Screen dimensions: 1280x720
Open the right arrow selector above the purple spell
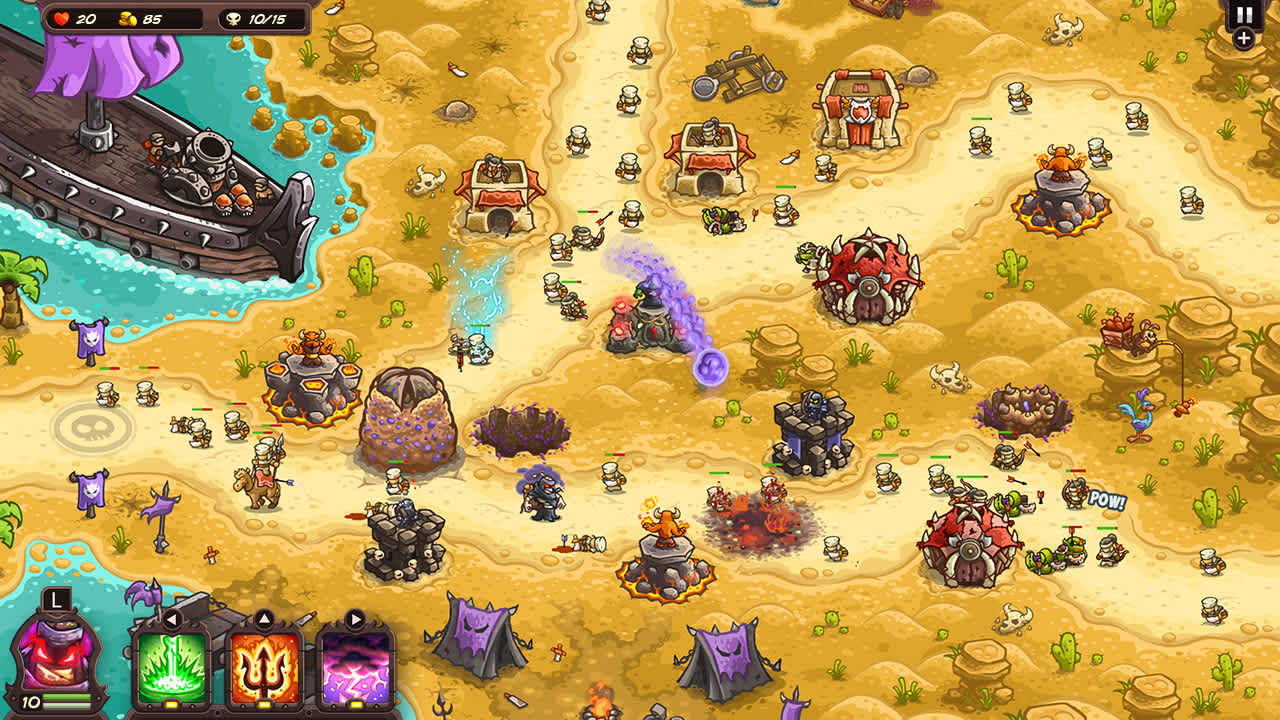[x=355, y=618]
